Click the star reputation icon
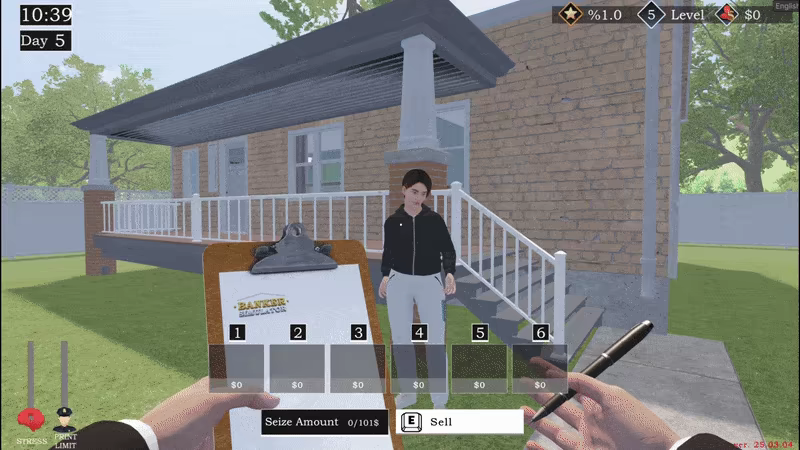 click(570, 16)
